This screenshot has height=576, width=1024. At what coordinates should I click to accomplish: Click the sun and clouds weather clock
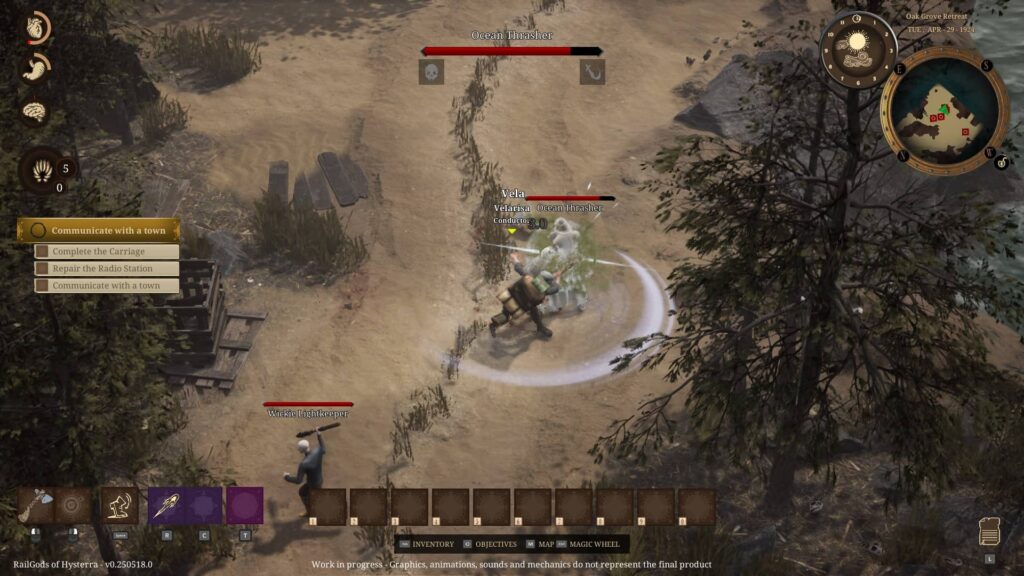[x=856, y=48]
